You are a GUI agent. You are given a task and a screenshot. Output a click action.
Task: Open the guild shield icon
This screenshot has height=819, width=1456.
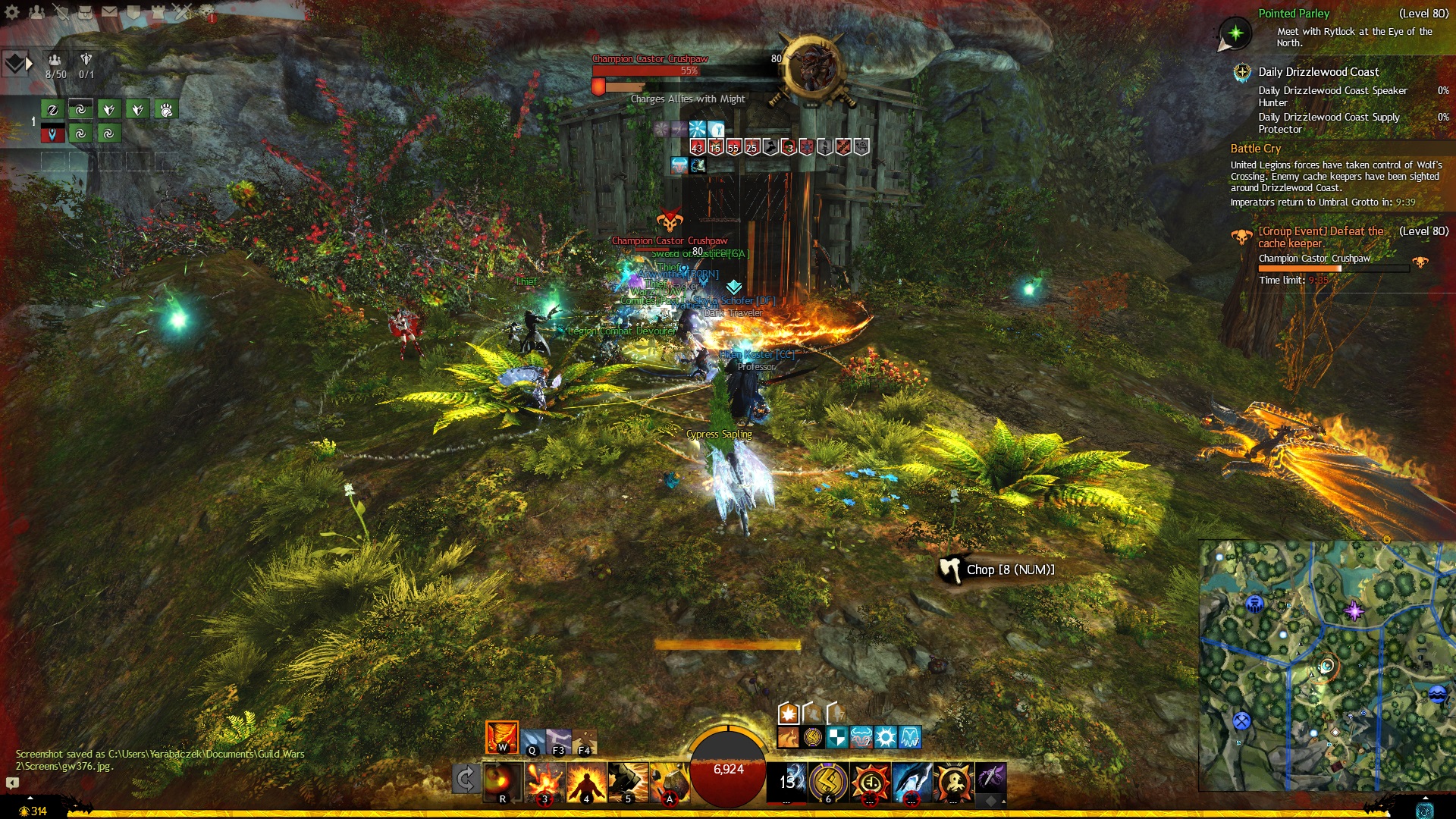coord(133,12)
